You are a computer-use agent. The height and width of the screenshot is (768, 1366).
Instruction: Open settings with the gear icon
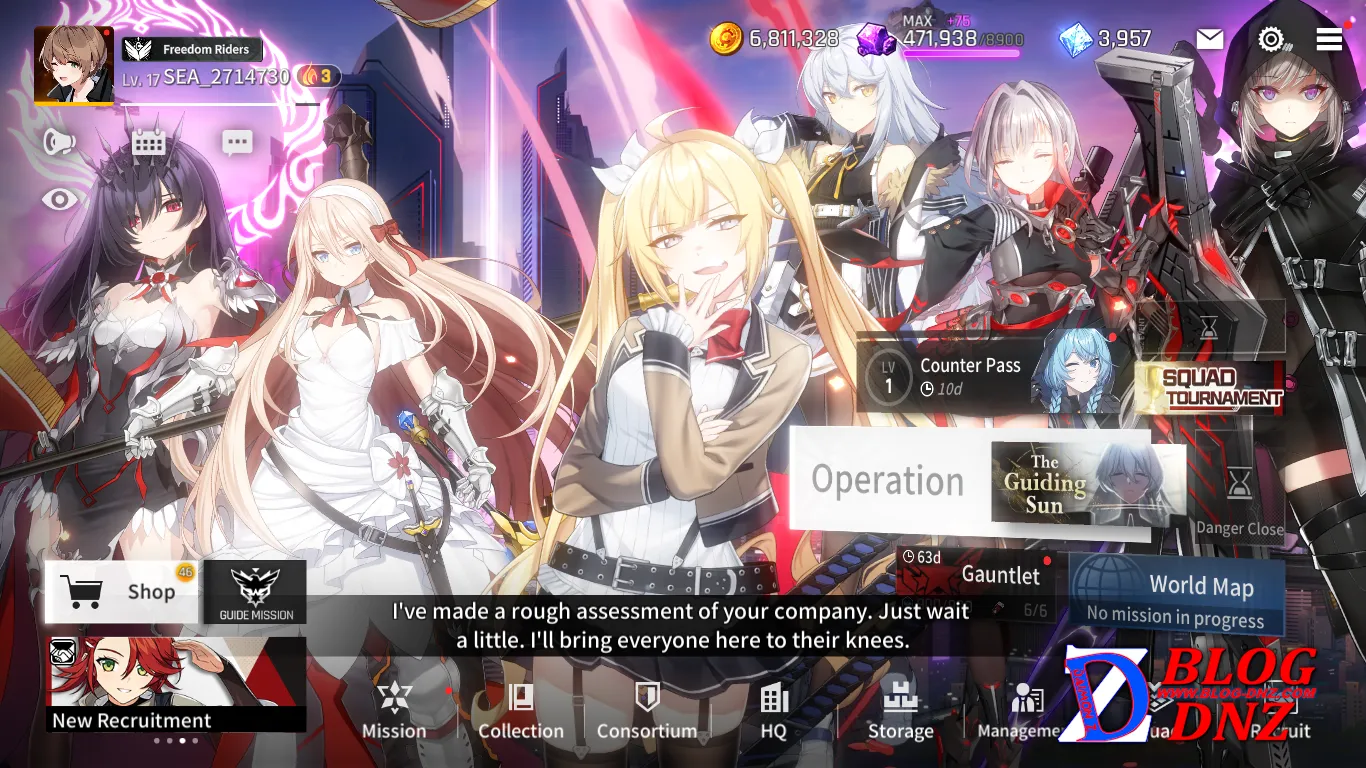[x=1270, y=39]
